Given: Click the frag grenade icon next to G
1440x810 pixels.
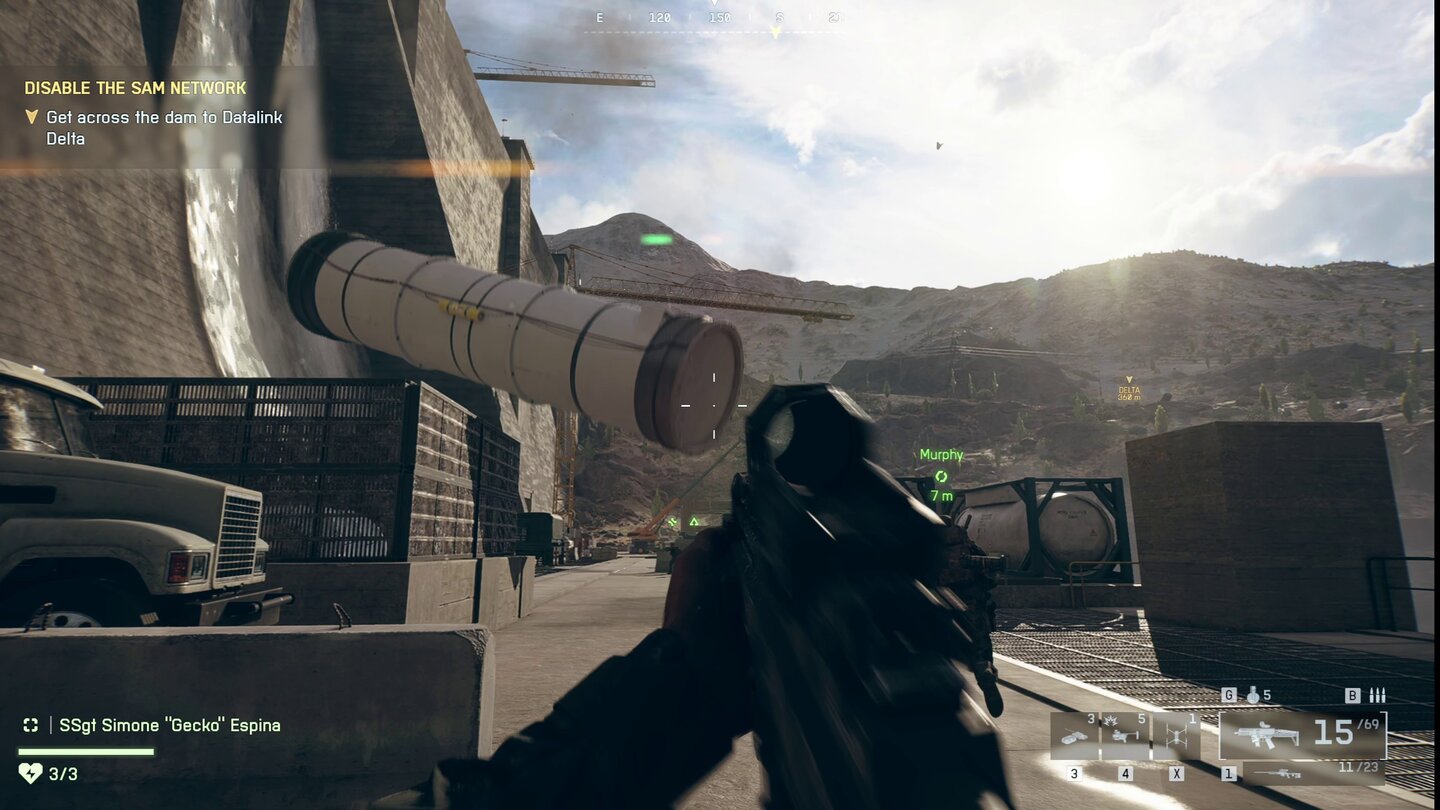Looking at the screenshot, I should pyautogui.click(x=1252, y=696).
